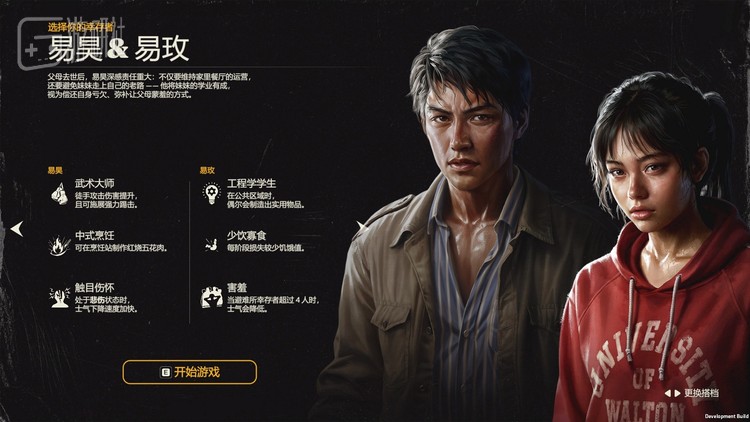Go to the previous survivor pair with the left arrow

16,229
